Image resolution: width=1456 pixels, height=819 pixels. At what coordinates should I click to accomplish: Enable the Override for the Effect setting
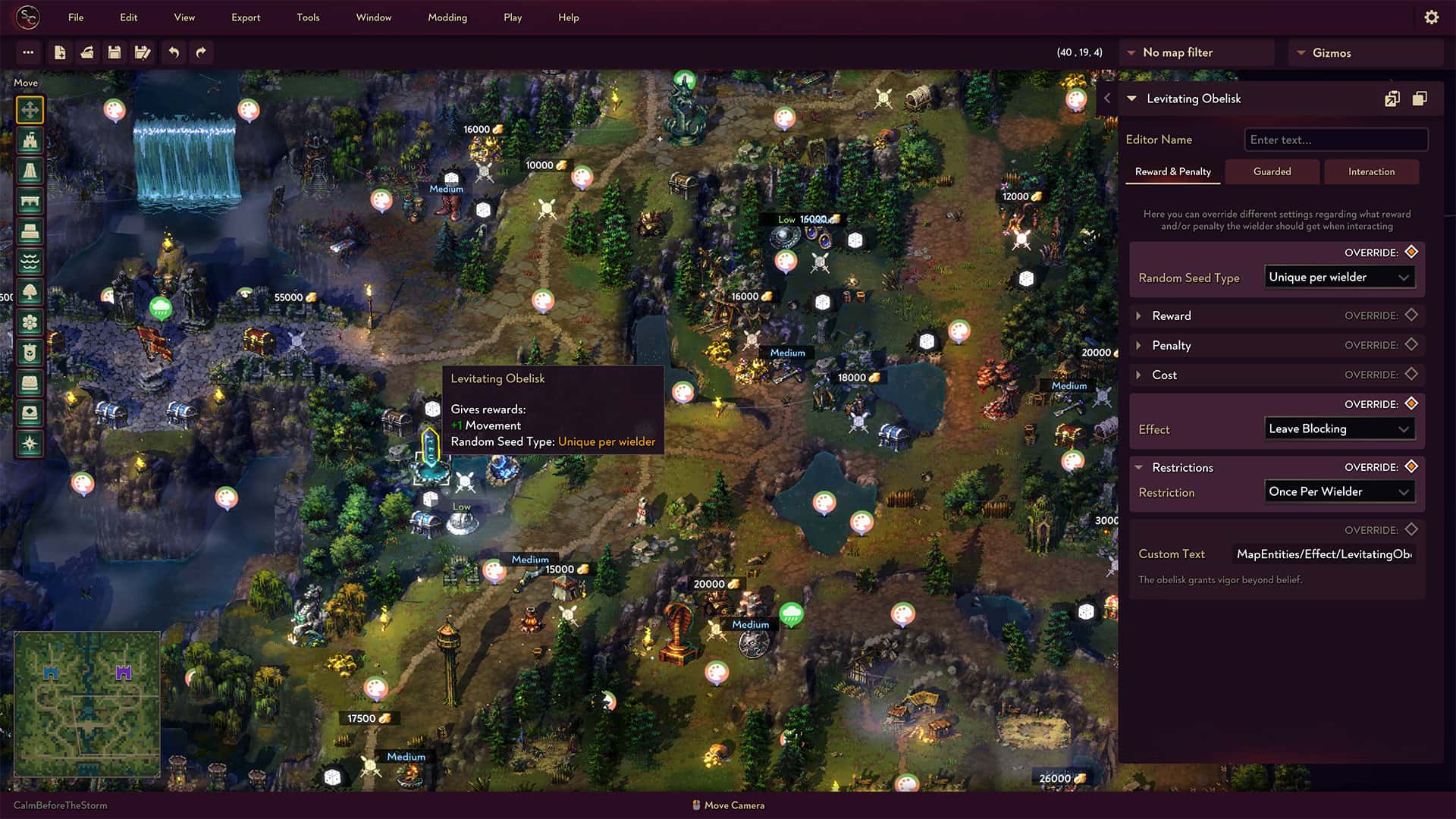[1410, 404]
